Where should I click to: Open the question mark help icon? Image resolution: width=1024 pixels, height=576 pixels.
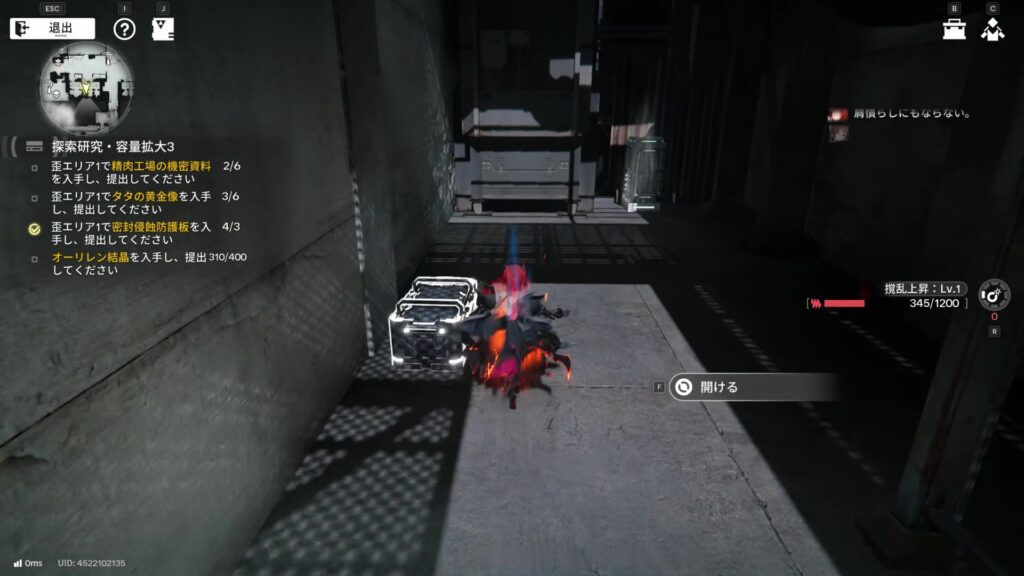(x=124, y=29)
